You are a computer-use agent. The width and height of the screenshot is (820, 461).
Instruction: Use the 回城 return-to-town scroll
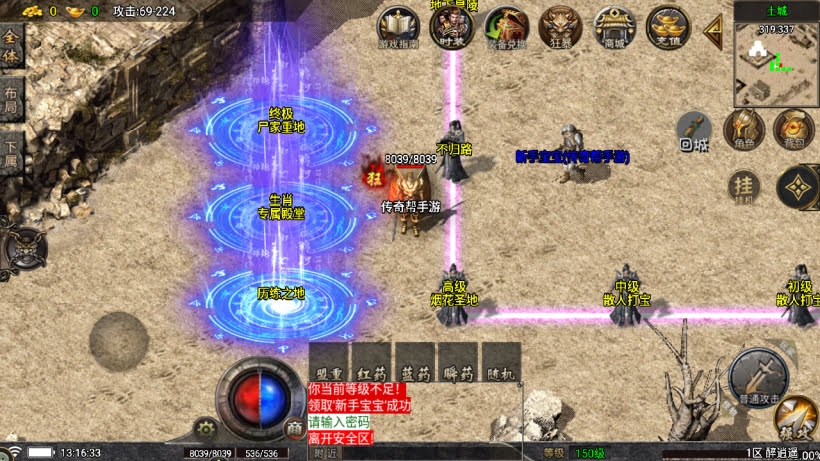694,131
